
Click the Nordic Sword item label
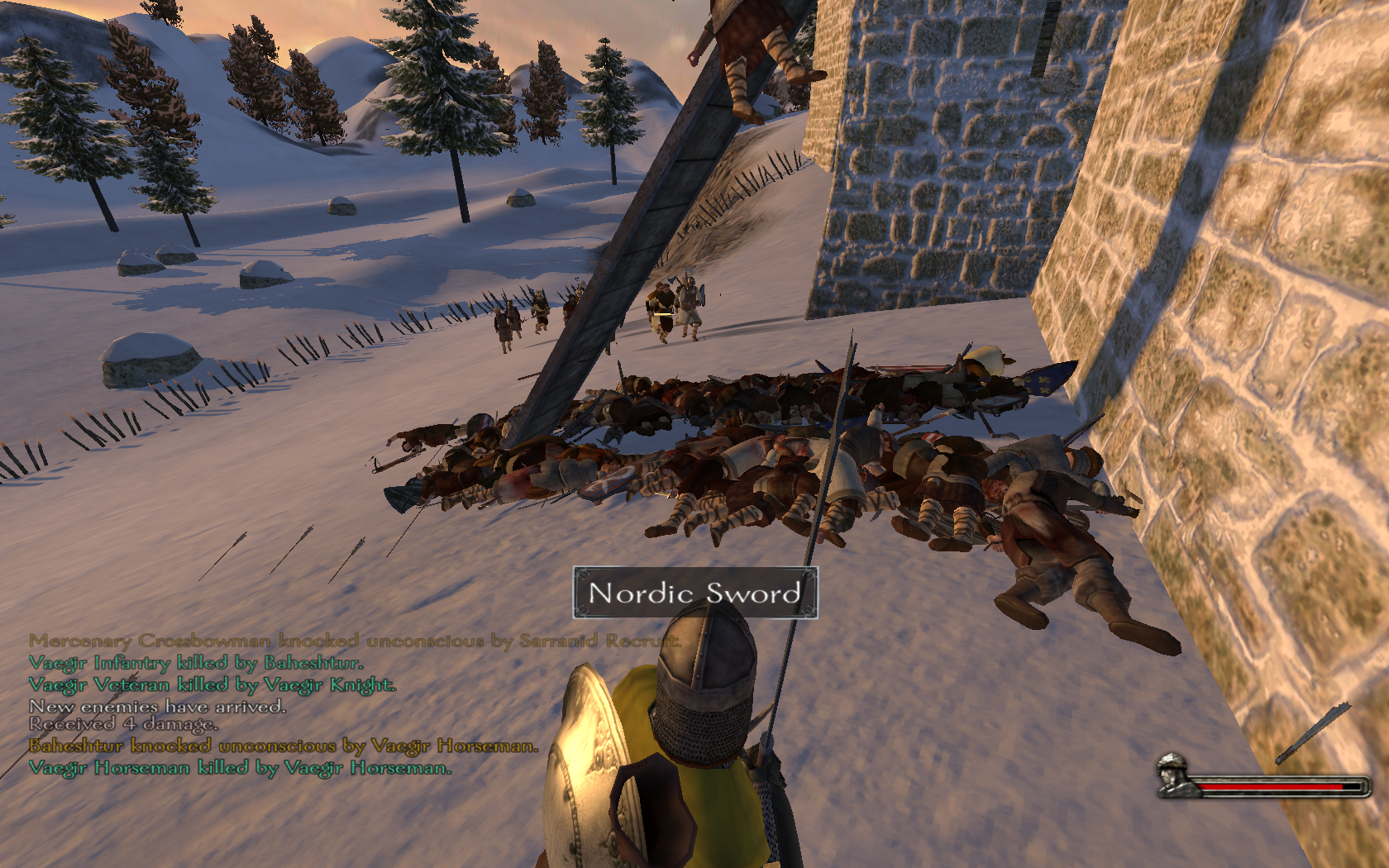coord(694,593)
